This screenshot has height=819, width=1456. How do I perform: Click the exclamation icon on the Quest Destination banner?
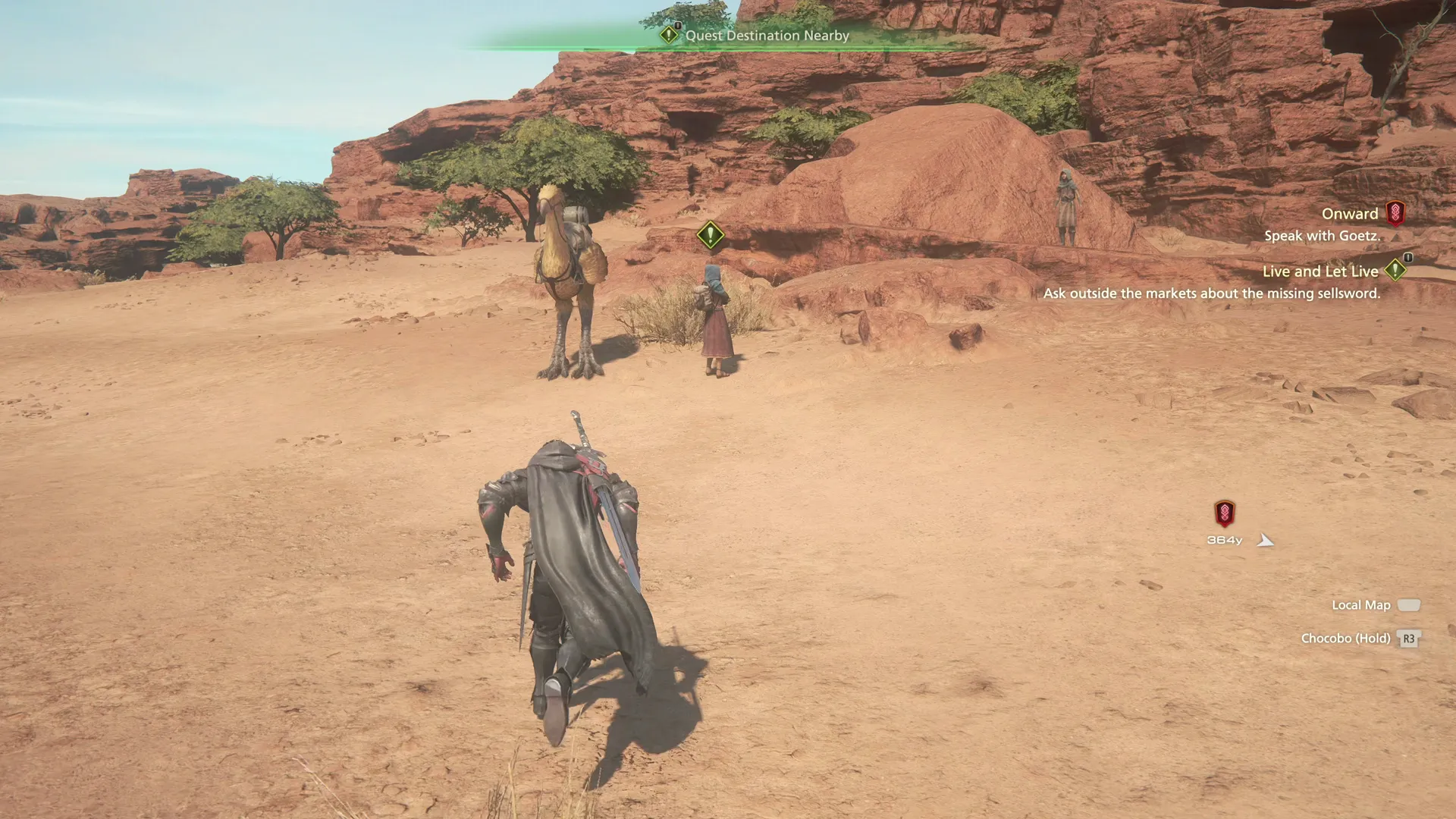[x=668, y=34]
